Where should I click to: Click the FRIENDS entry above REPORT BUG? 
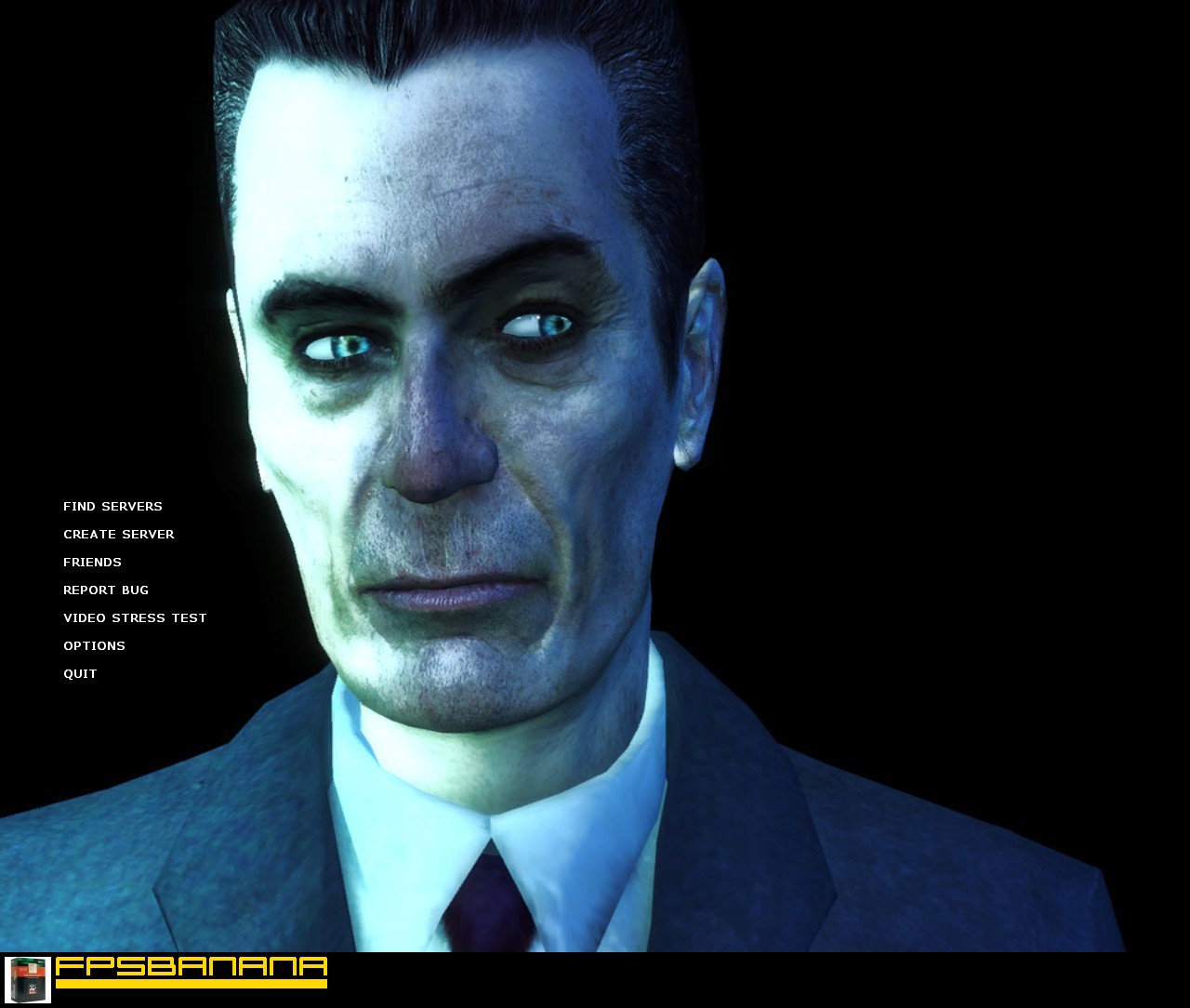pyautogui.click(x=92, y=562)
